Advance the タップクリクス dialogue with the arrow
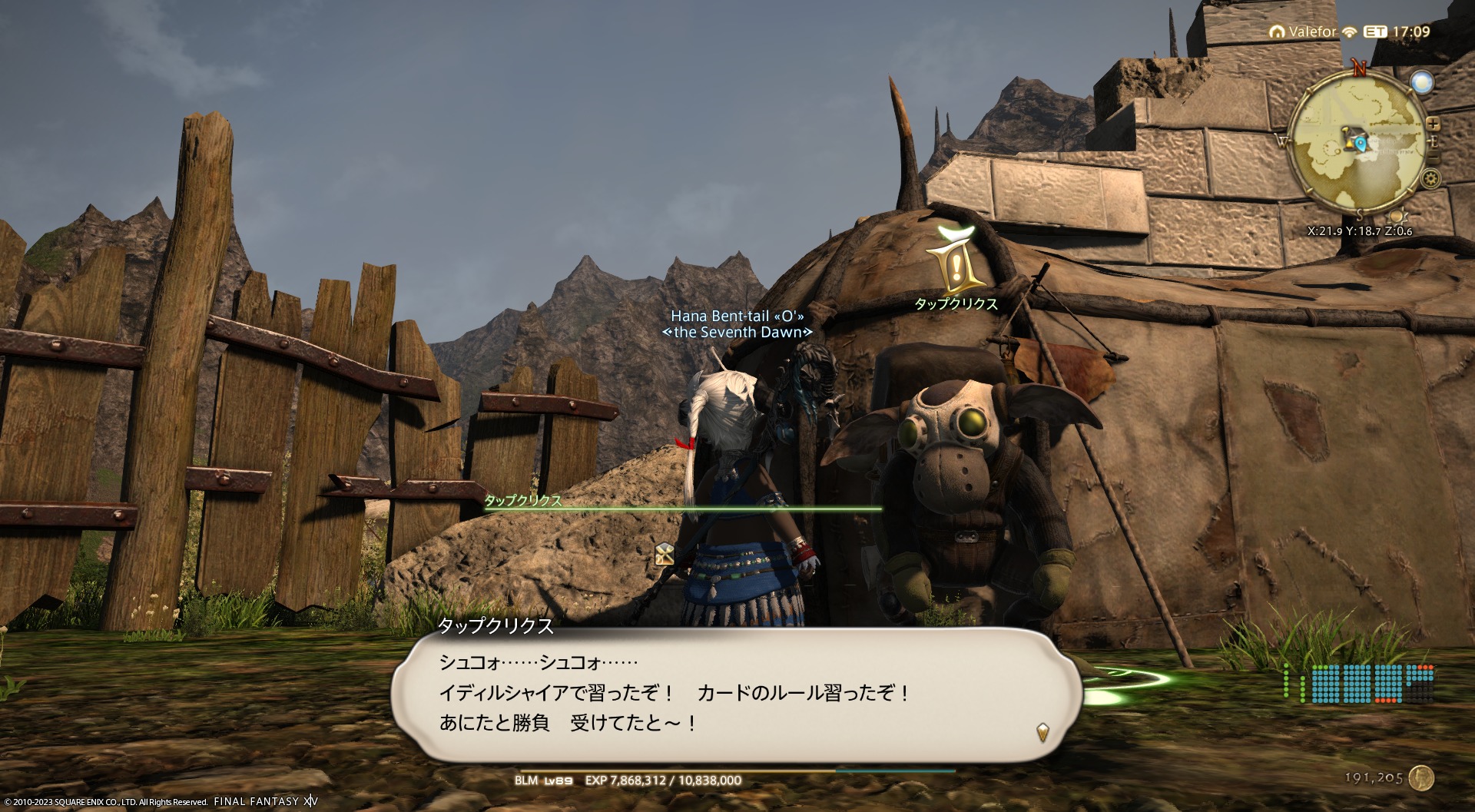The width and height of the screenshot is (1475, 812). point(1042,731)
